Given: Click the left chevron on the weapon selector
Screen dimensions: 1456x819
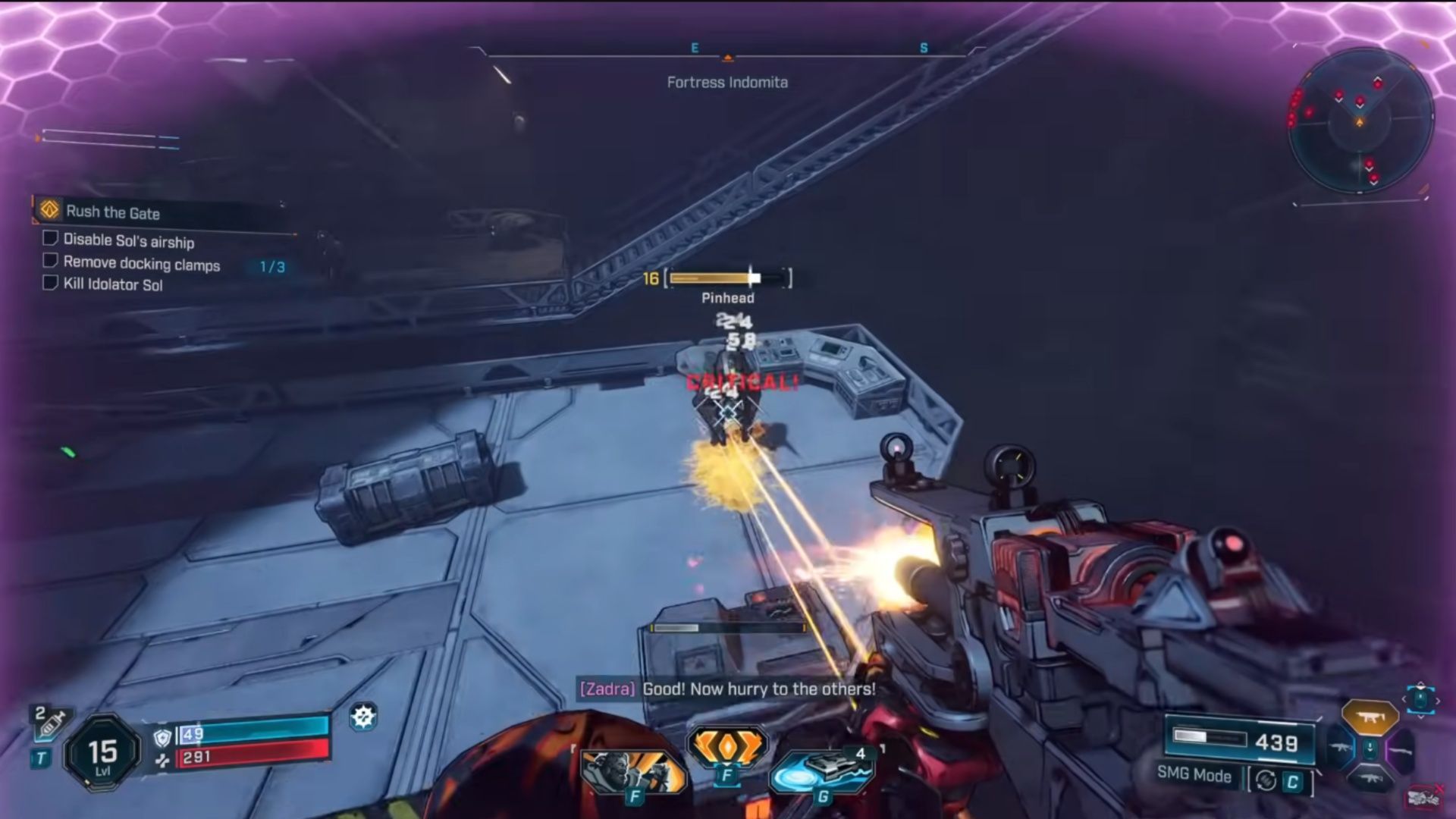Looking at the screenshot, I should (x=1404, y=699).
